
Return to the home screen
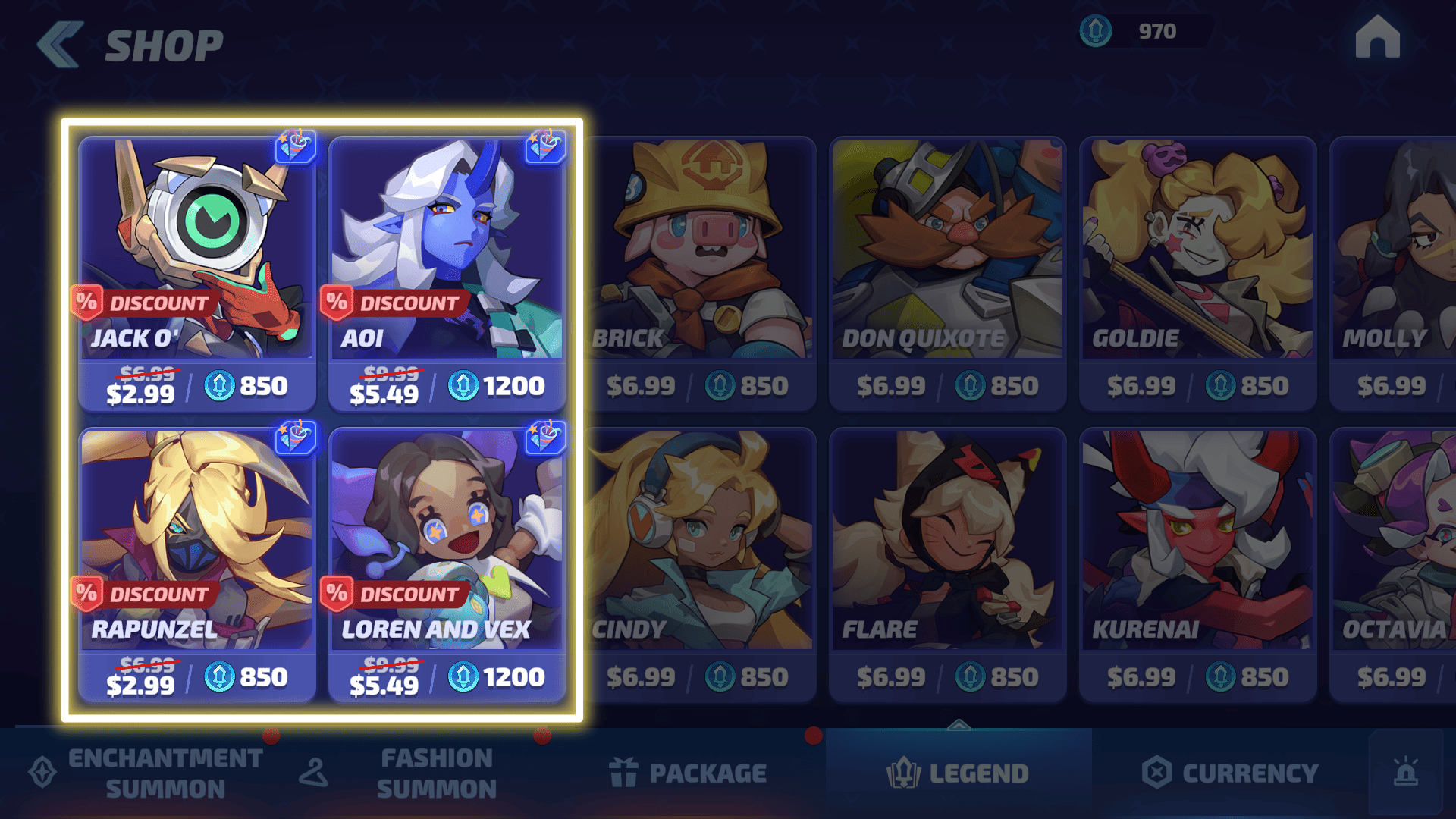pyautogui.click(x=1377, y=37)
